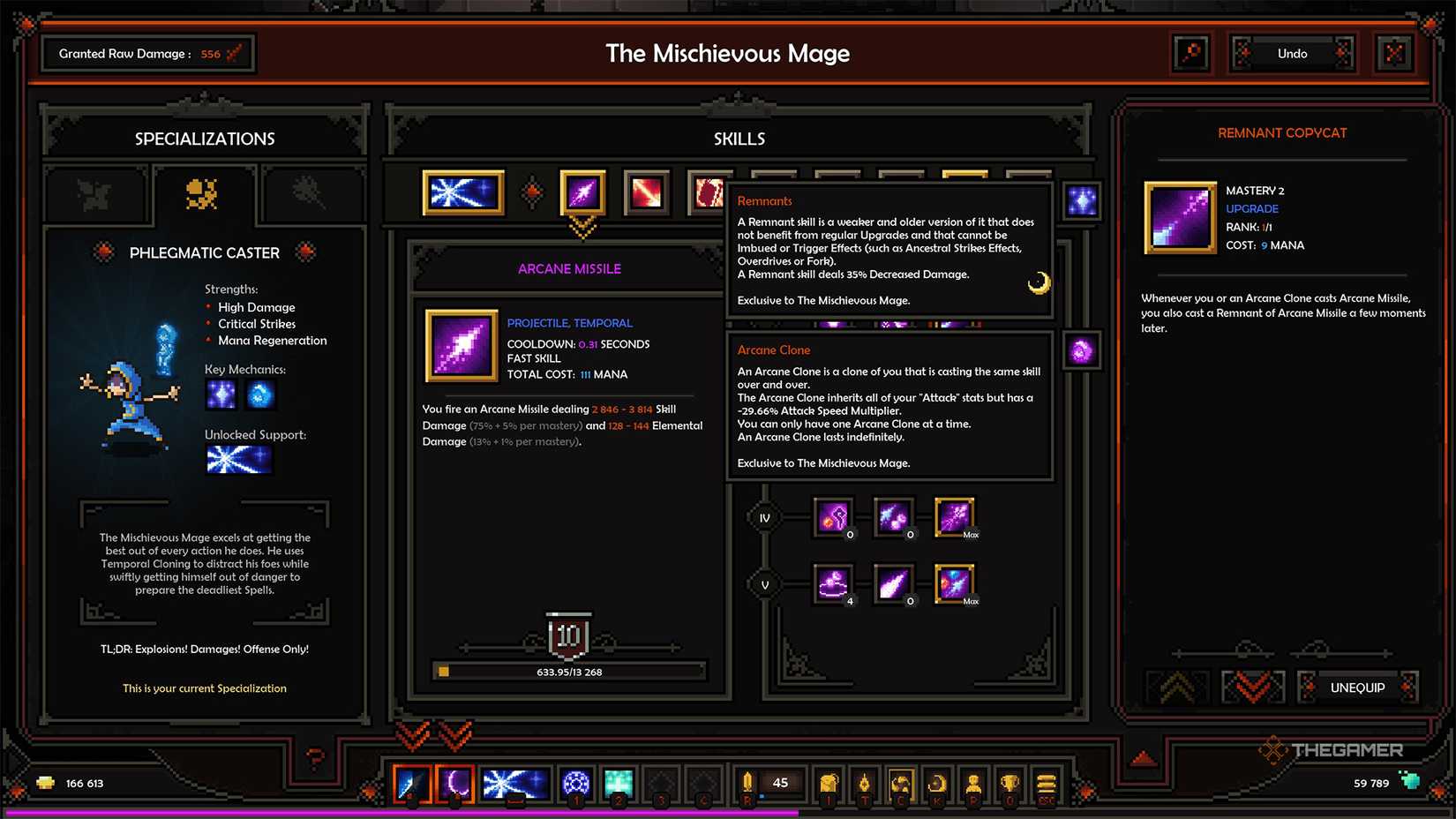The image size is (1456, 819).
Task: Enable the rank 4 upgrade in tier V
Action: point(834,584)
